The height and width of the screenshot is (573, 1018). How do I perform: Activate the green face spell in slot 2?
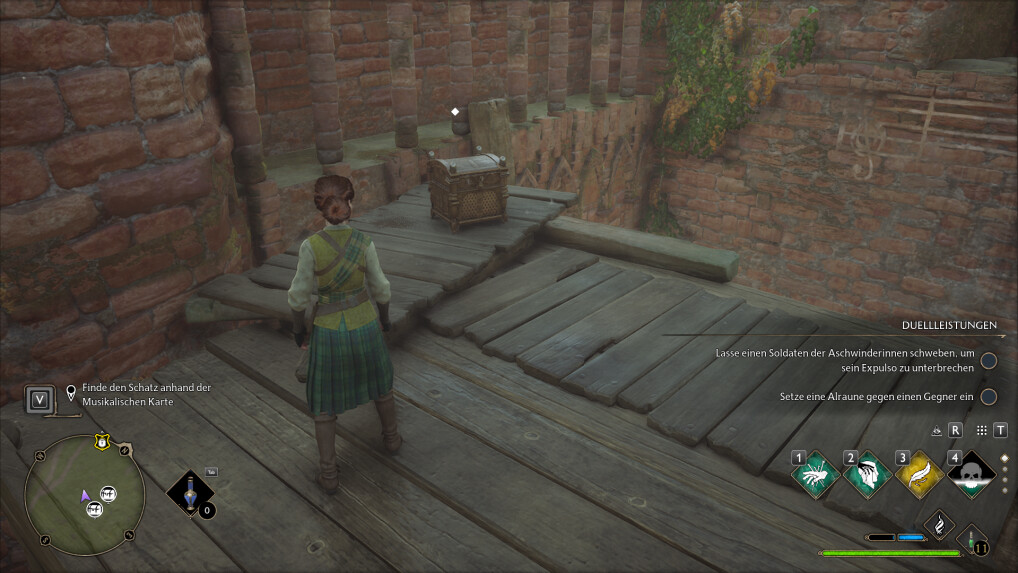tap(868, 474)
